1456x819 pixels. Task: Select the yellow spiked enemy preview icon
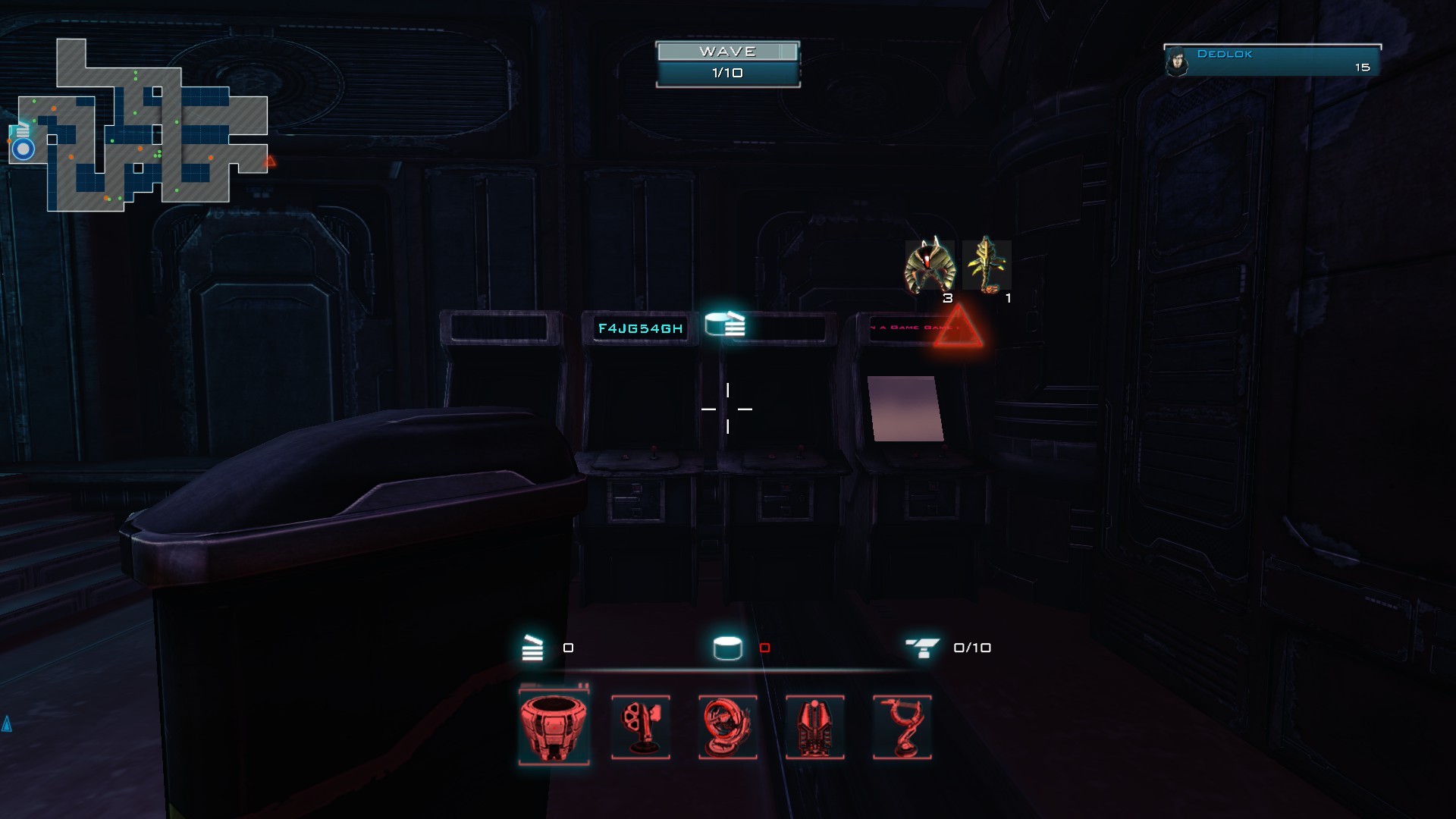[987, 265]
